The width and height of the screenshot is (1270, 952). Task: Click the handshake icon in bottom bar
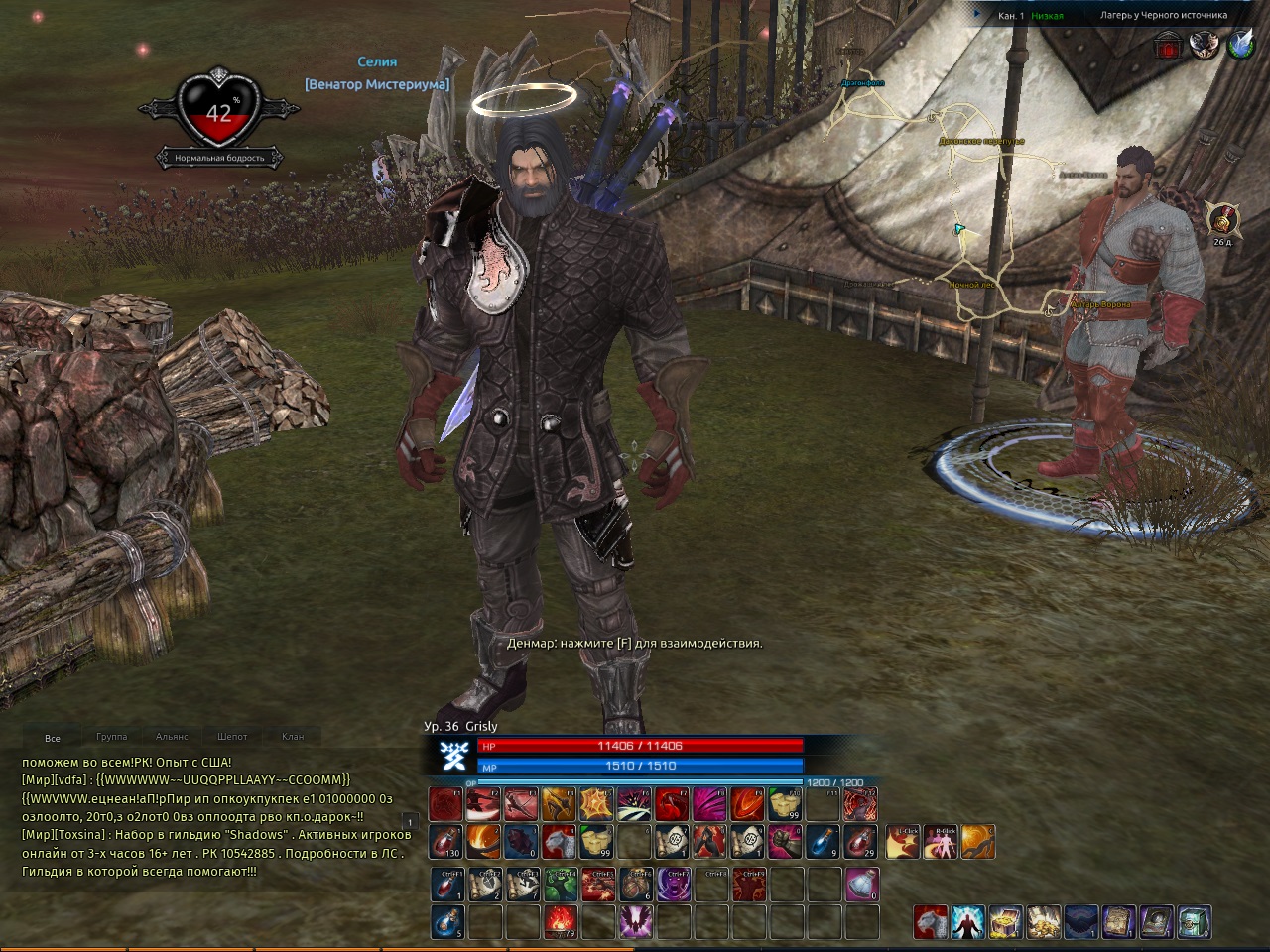click(x=1080, y=922)
